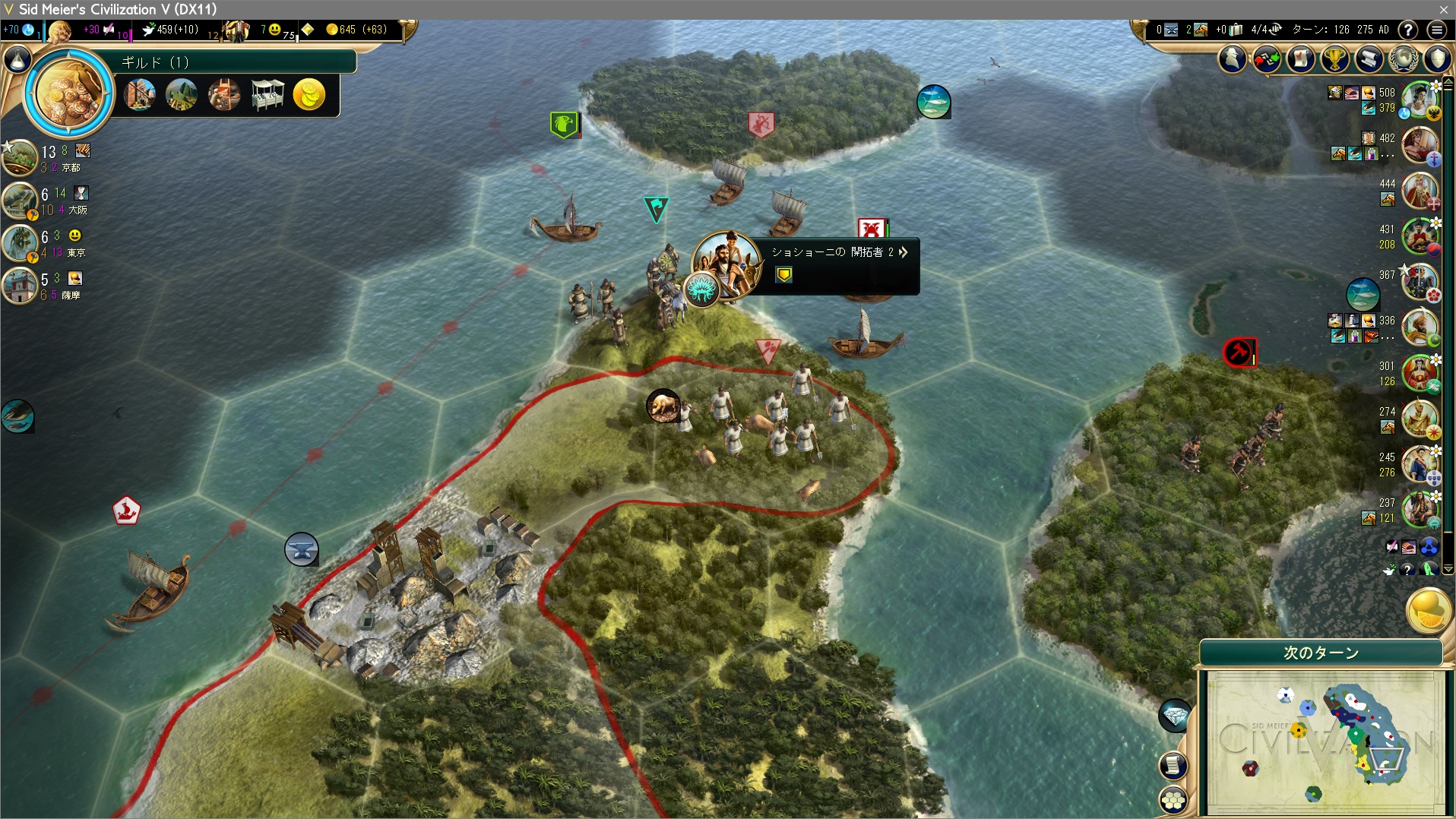Toggle the hex grid map options button
The image size is (1456, 819).
click(1174, 799)
